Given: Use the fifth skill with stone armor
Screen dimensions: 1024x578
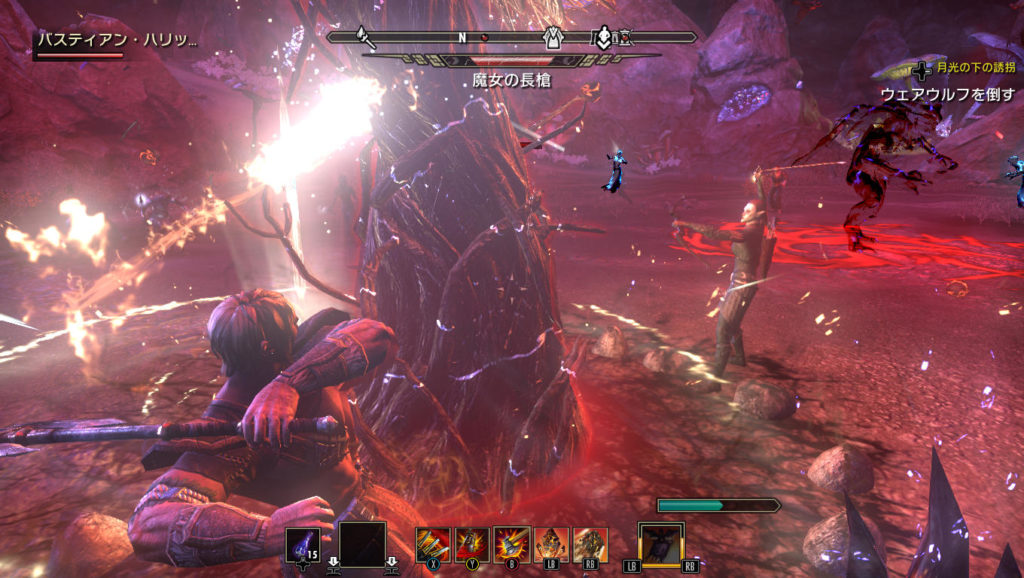Looking at the screenshot, I should tap(590, 544).
